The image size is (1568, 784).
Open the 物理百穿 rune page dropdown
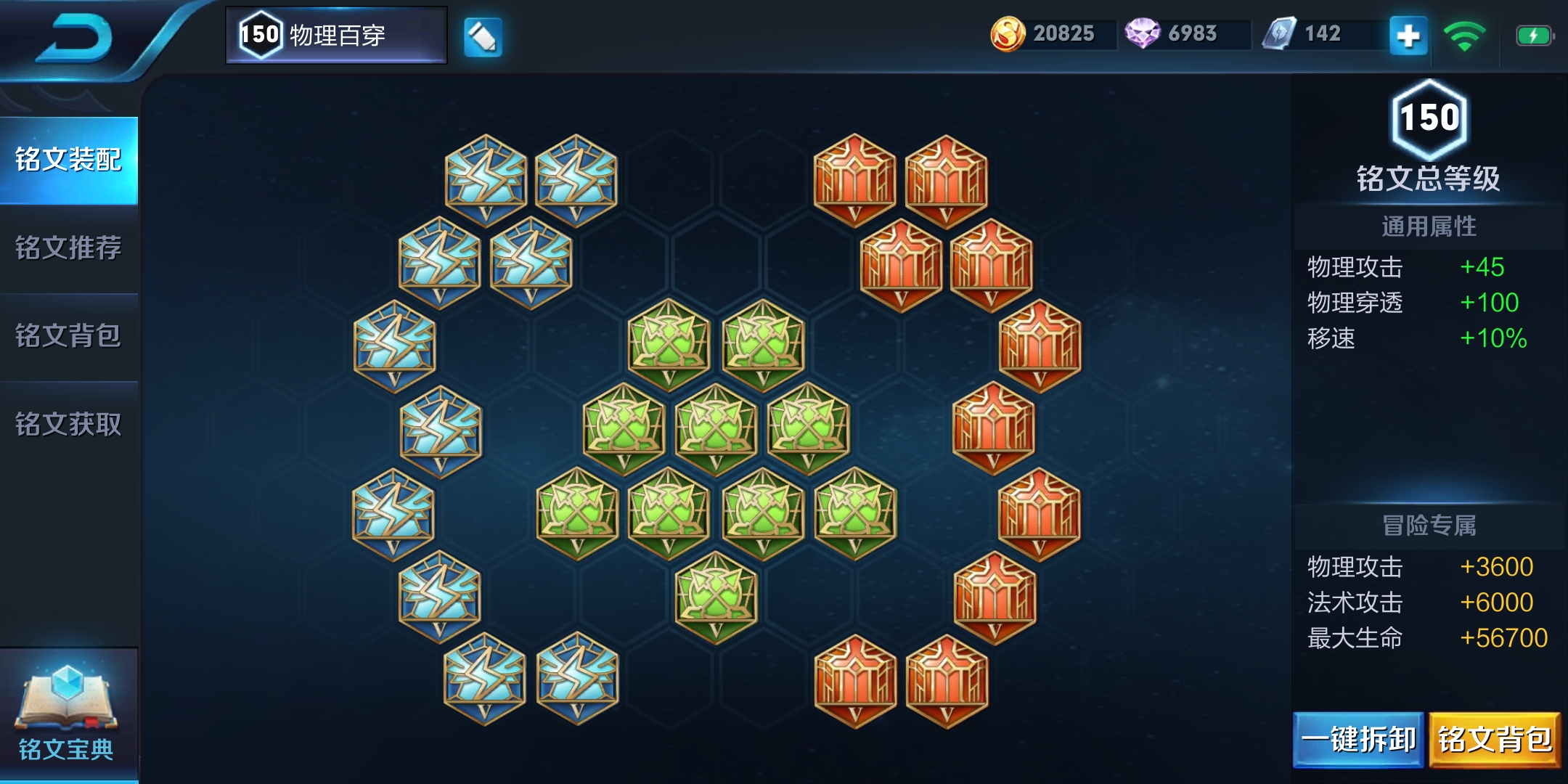336,35
